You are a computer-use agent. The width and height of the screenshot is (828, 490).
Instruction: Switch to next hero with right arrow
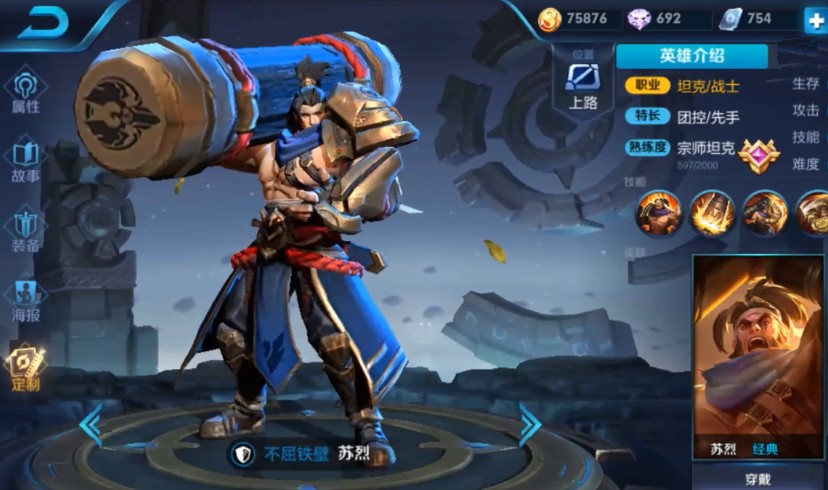(x=529, y=425)
